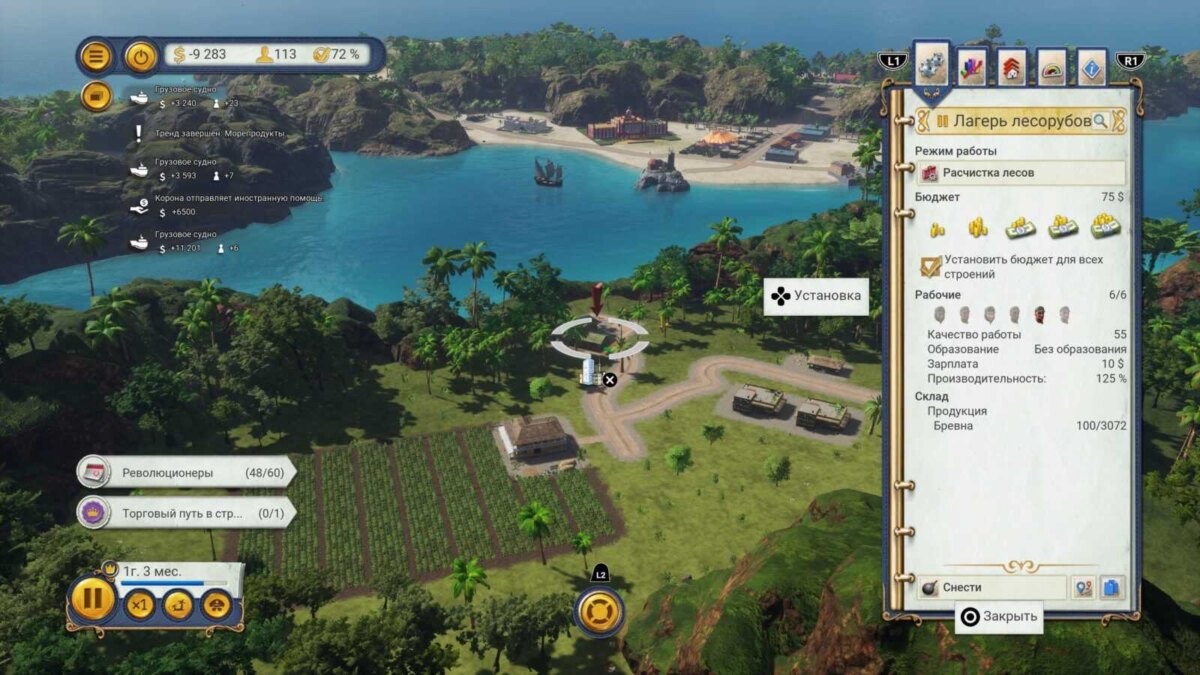Open the Революционеры objective tracker

pos(186,472)
